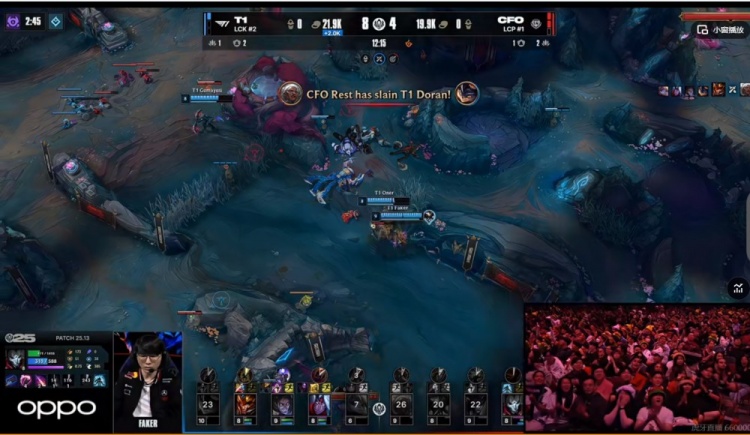Click the featured champion portrait in Faker's stats panel
750x435 pixels.
tap(17, 359)
